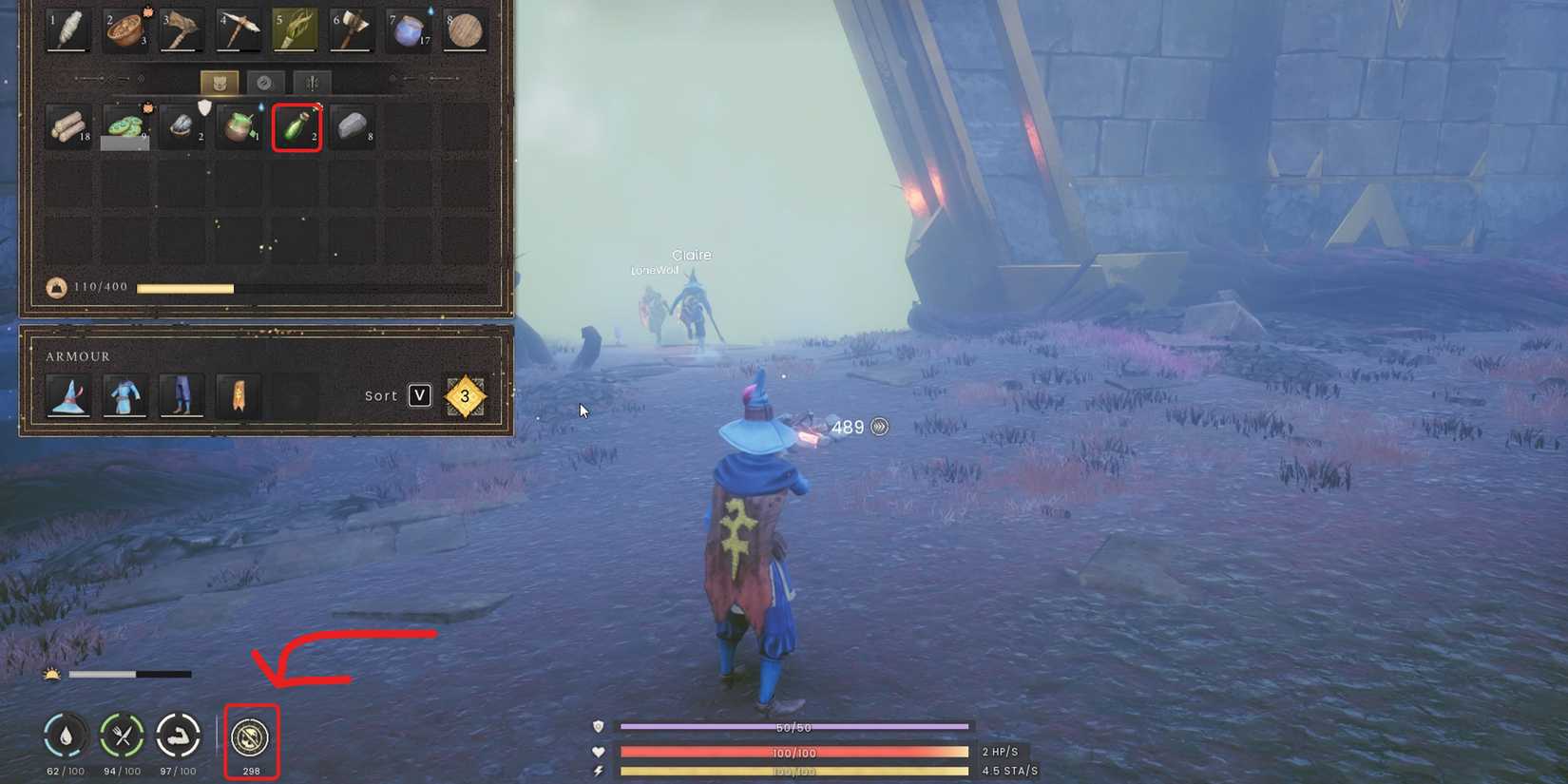Click the hammer in hotbar slot 3
1568x784 pixels.
click(x=182, y=29)
